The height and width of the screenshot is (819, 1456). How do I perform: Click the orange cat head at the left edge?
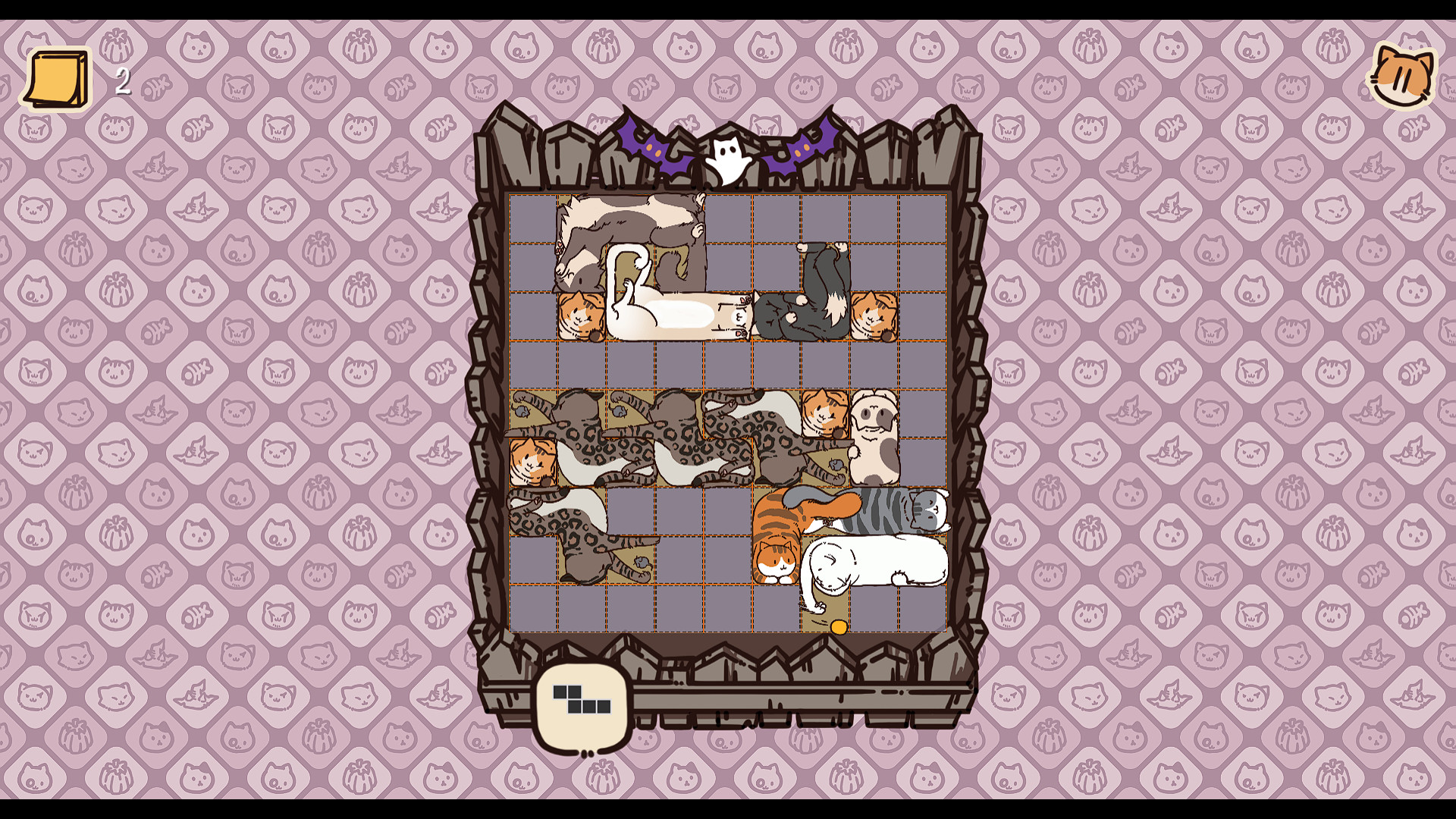[531, 463]
